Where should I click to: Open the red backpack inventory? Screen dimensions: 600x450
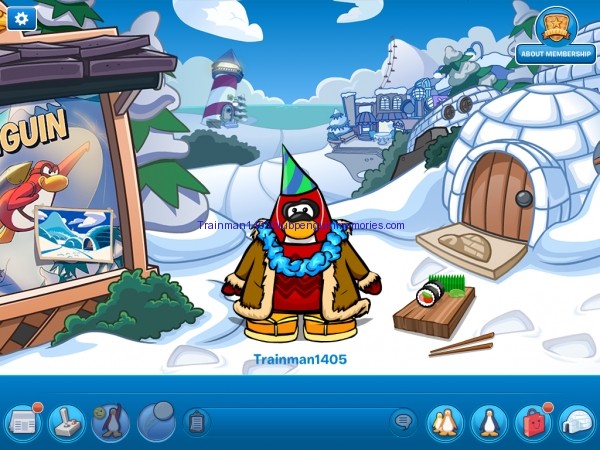click(x=533, y=421)
